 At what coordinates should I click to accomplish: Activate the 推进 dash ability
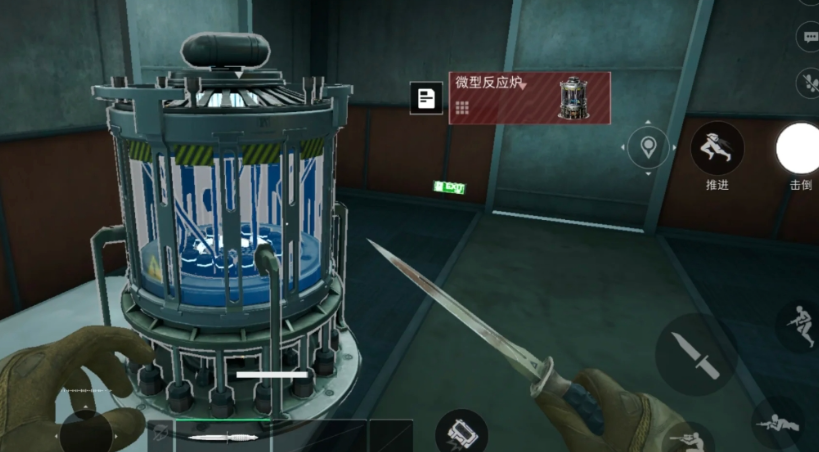click(x=717, y=149)
